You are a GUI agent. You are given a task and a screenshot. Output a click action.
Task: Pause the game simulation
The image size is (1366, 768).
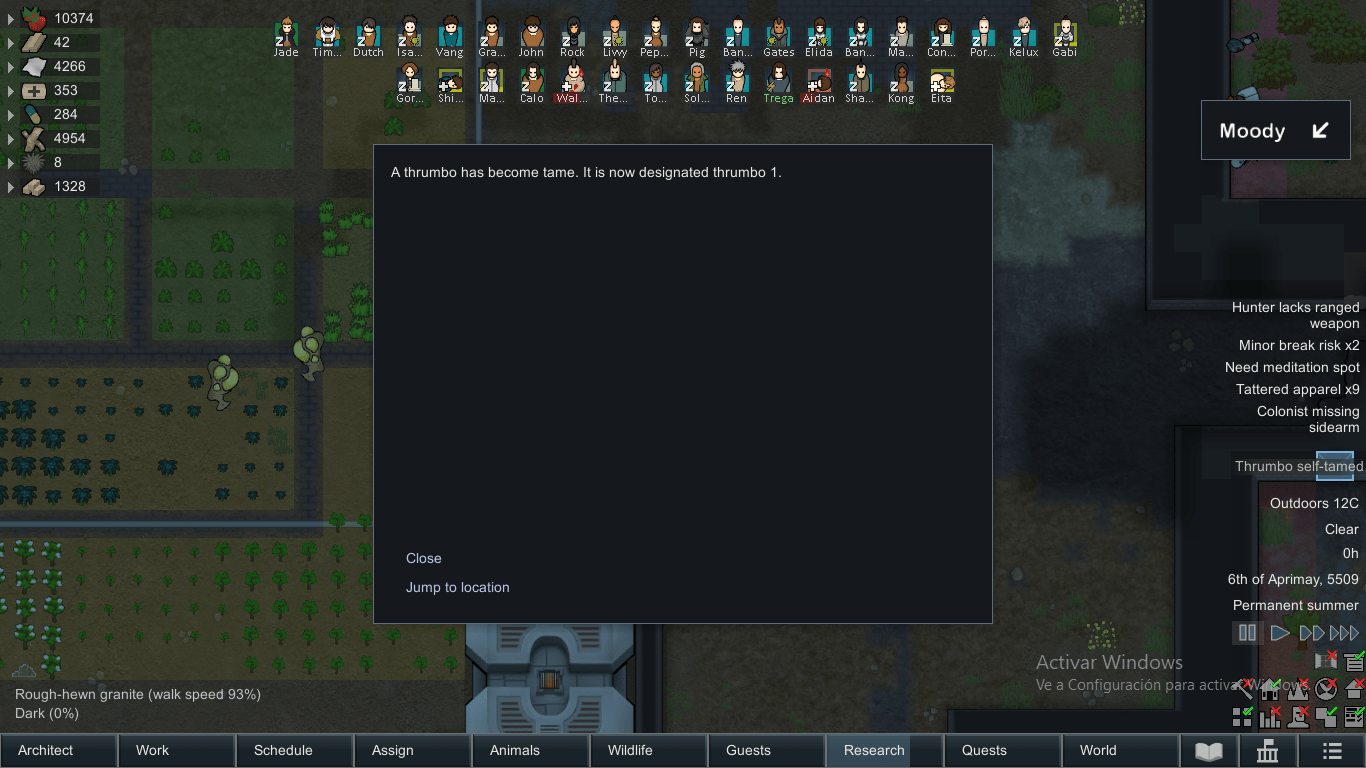pyautogui.click(x=1247, y=632)
